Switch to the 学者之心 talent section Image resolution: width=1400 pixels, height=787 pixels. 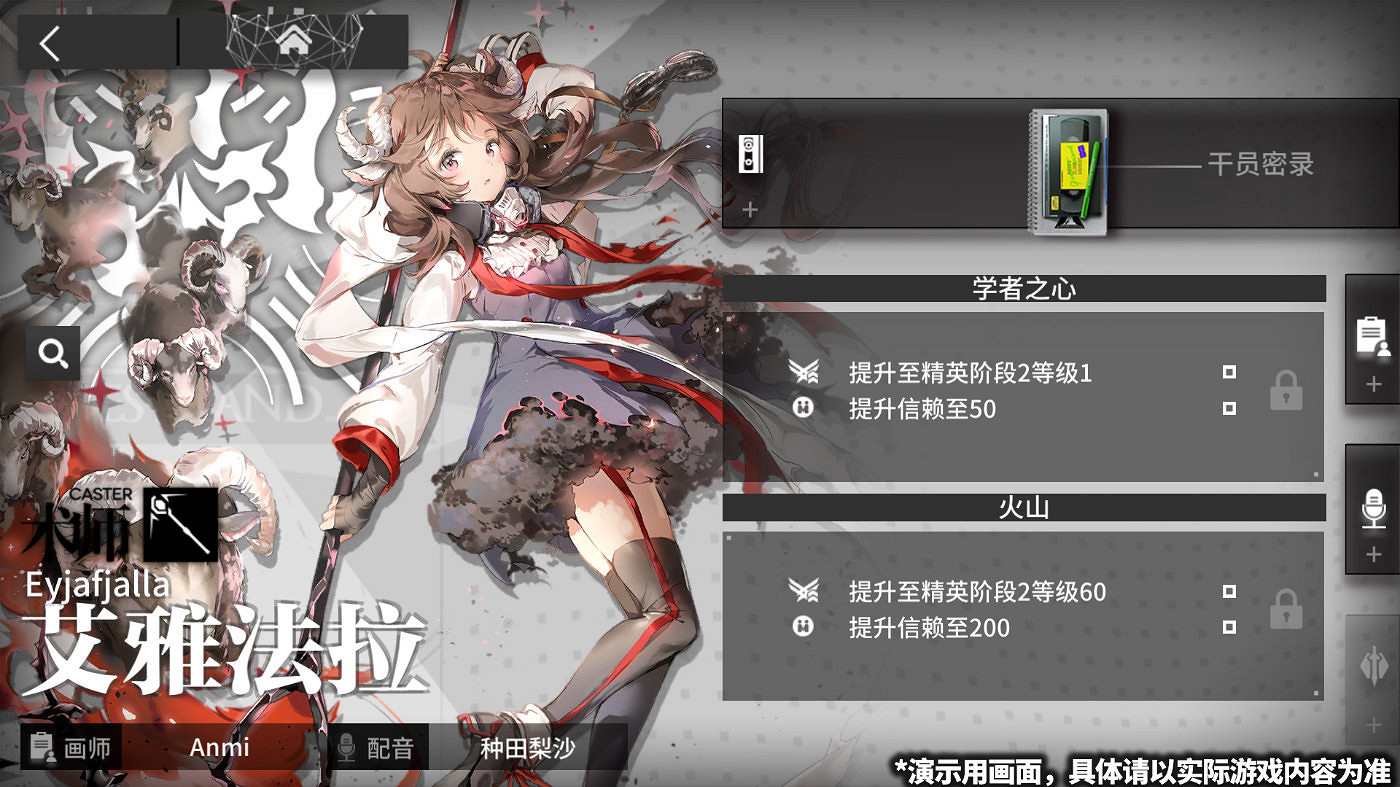(x=1024, y=288)
